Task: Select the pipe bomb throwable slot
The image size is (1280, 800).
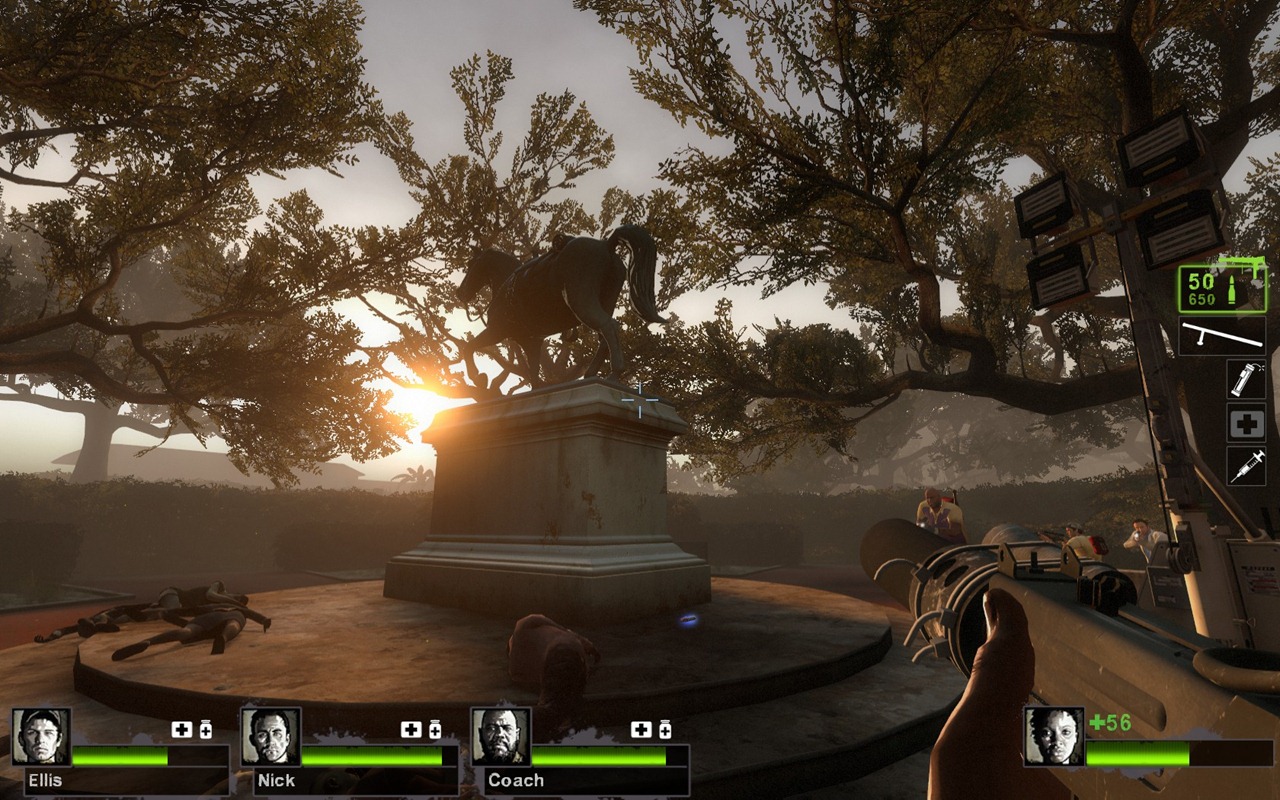Action: [1246, 379]
